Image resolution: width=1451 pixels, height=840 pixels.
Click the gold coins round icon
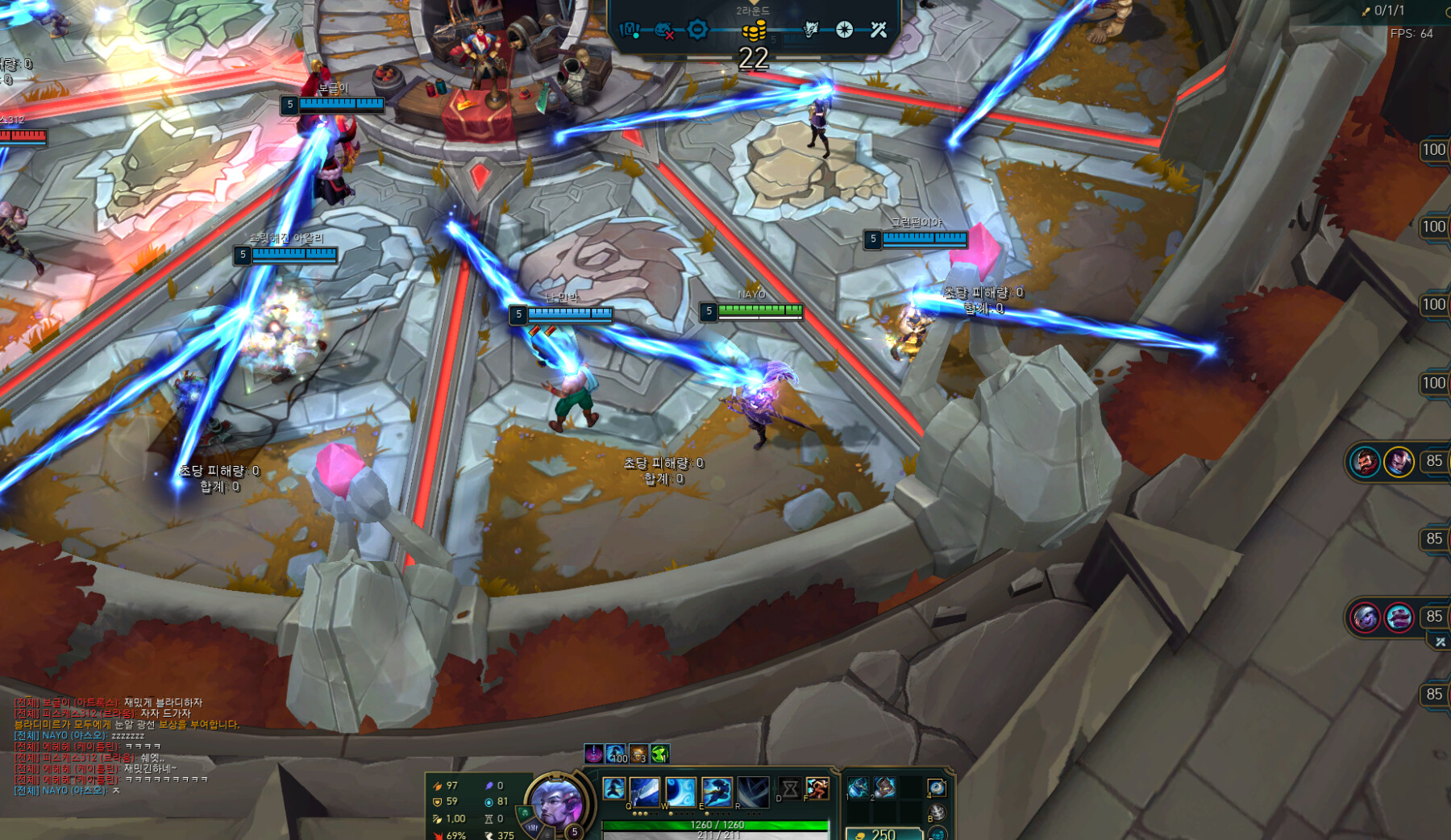tap(754, 31)
